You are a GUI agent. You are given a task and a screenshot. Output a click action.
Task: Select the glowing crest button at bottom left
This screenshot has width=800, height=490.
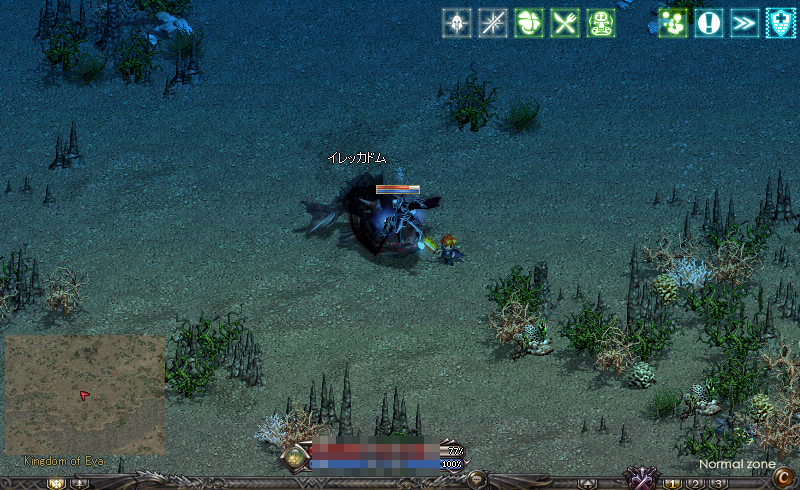(x=56, y=484)
